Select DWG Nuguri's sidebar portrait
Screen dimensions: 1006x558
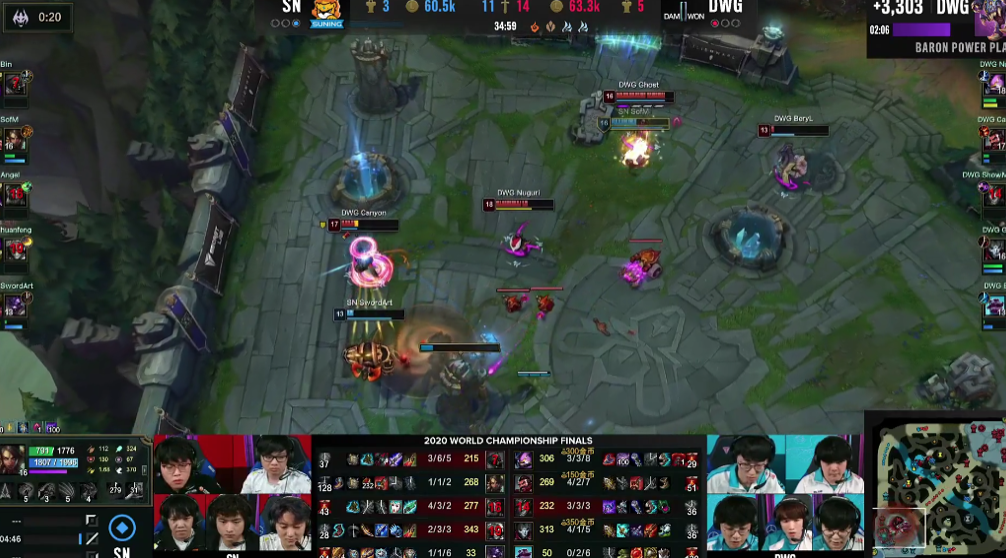tap(992, 85)
